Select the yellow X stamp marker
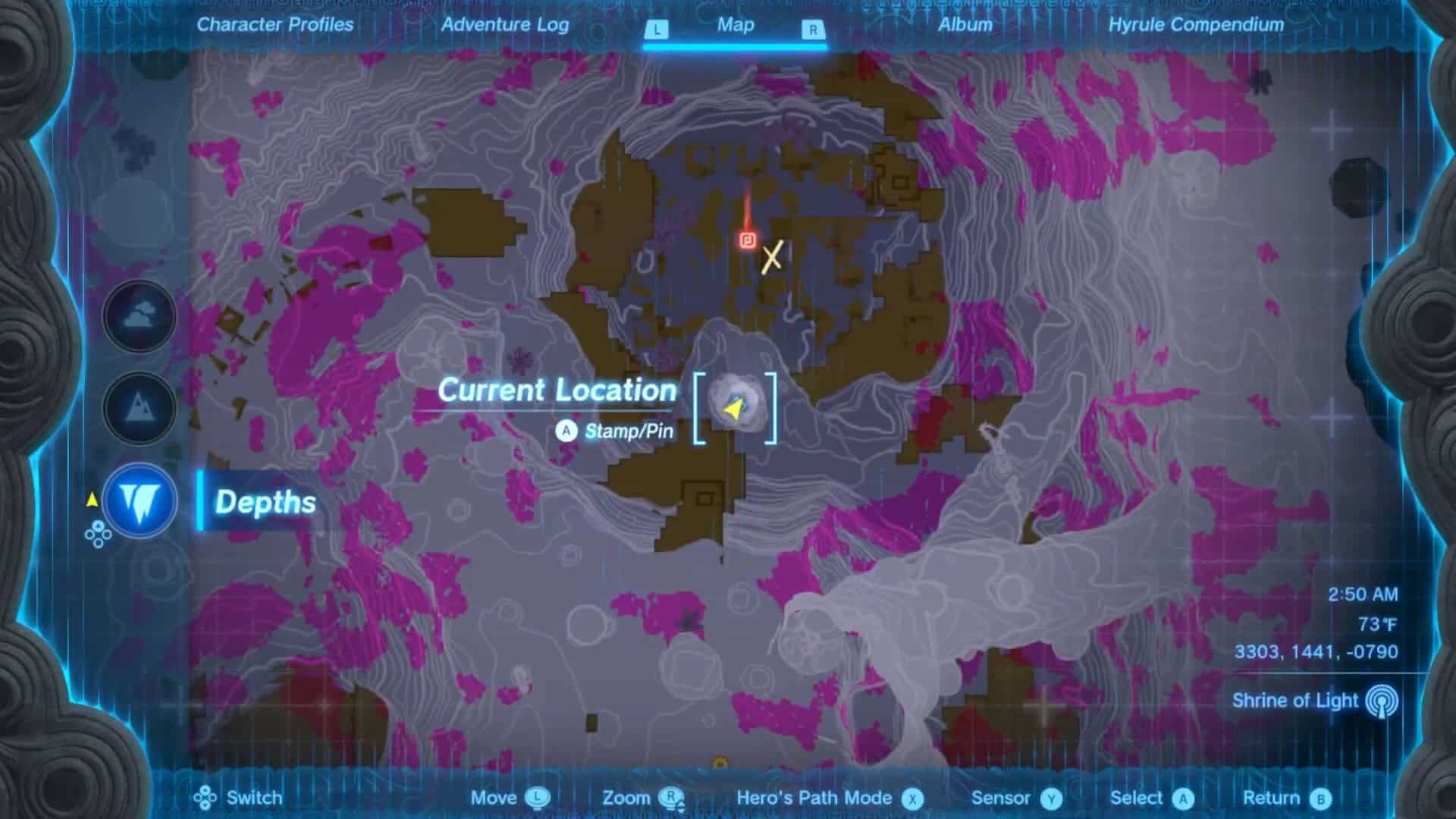Viewport: 1456px width, 819px height. pyautogui.click(x=771, y=258)
